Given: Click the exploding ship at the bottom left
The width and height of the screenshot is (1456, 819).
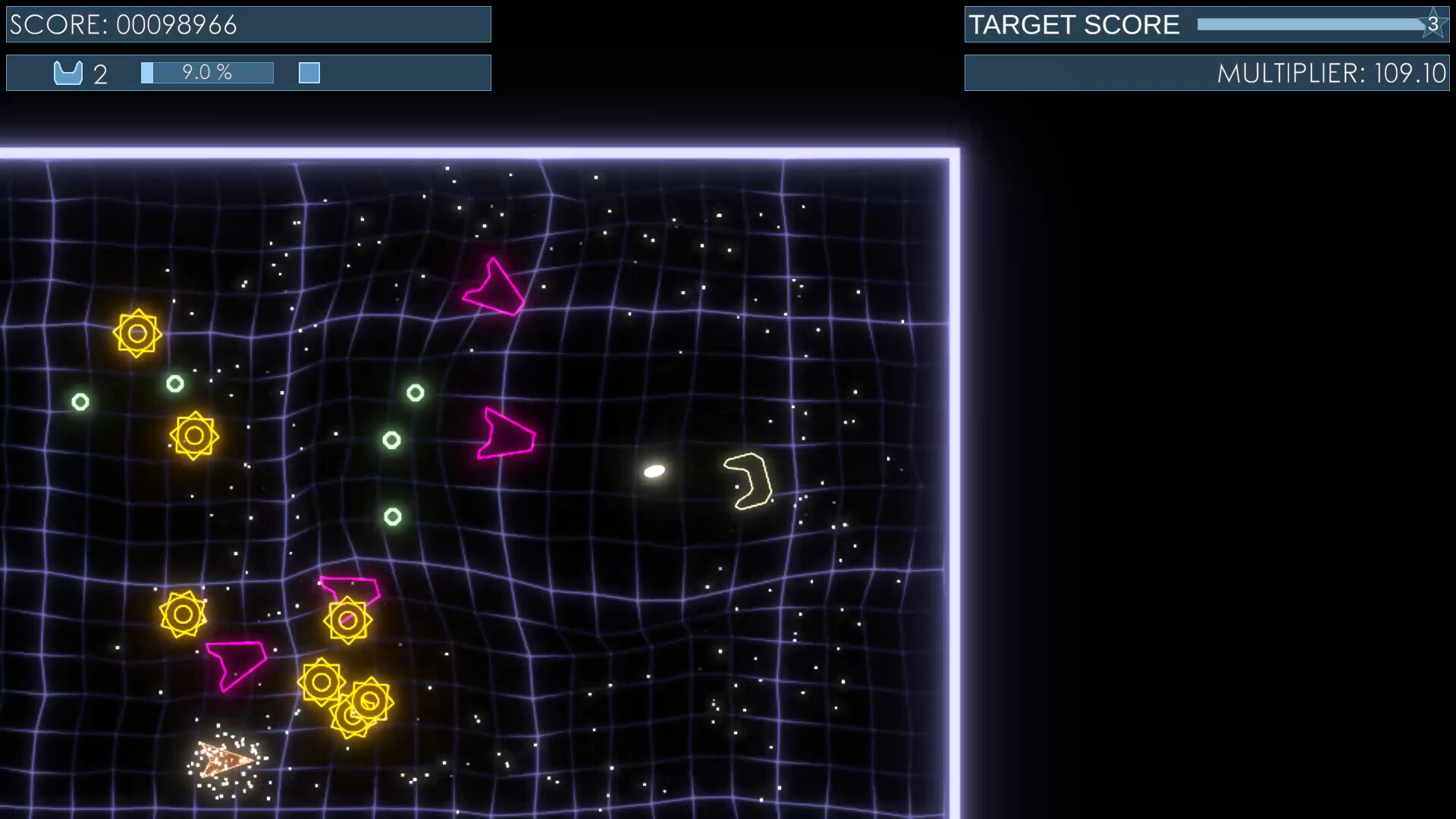Looking at the screenshot, I should 224,761.
